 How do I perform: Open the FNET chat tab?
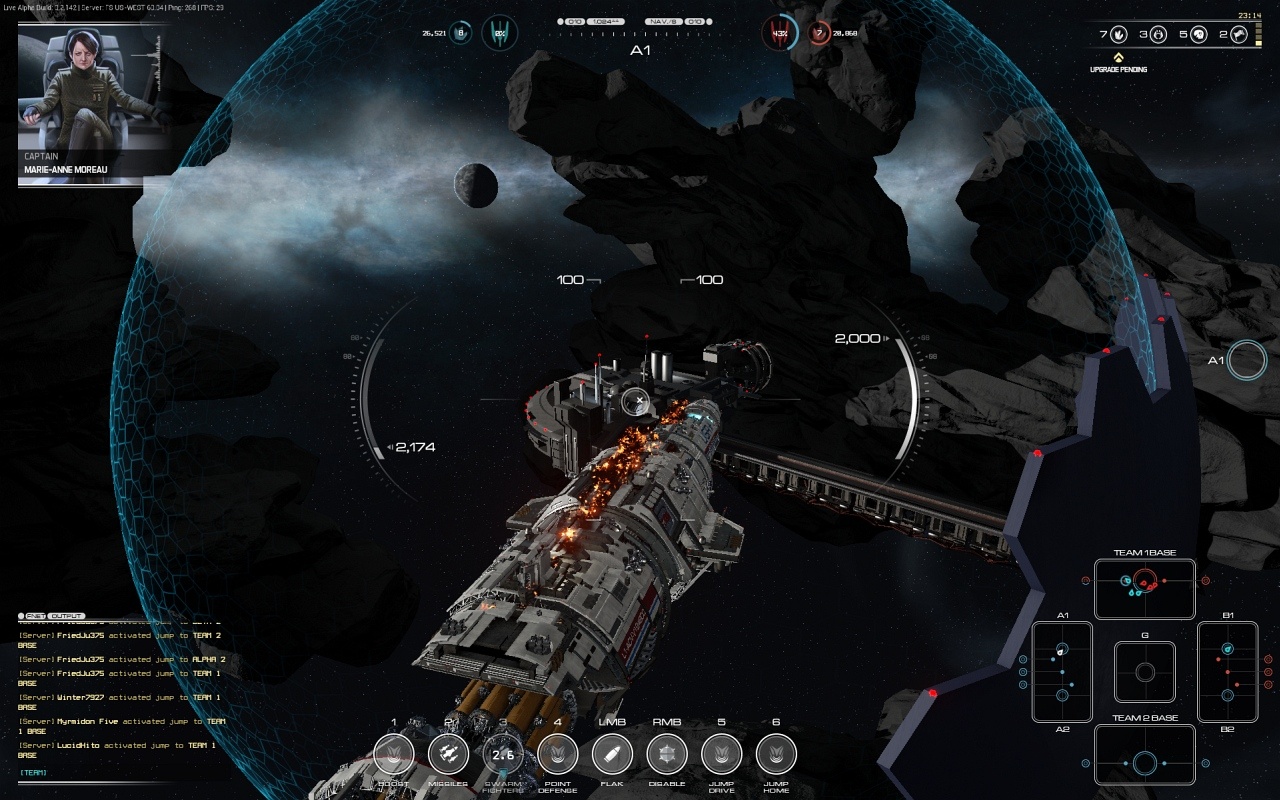click(x=34, y=616)
